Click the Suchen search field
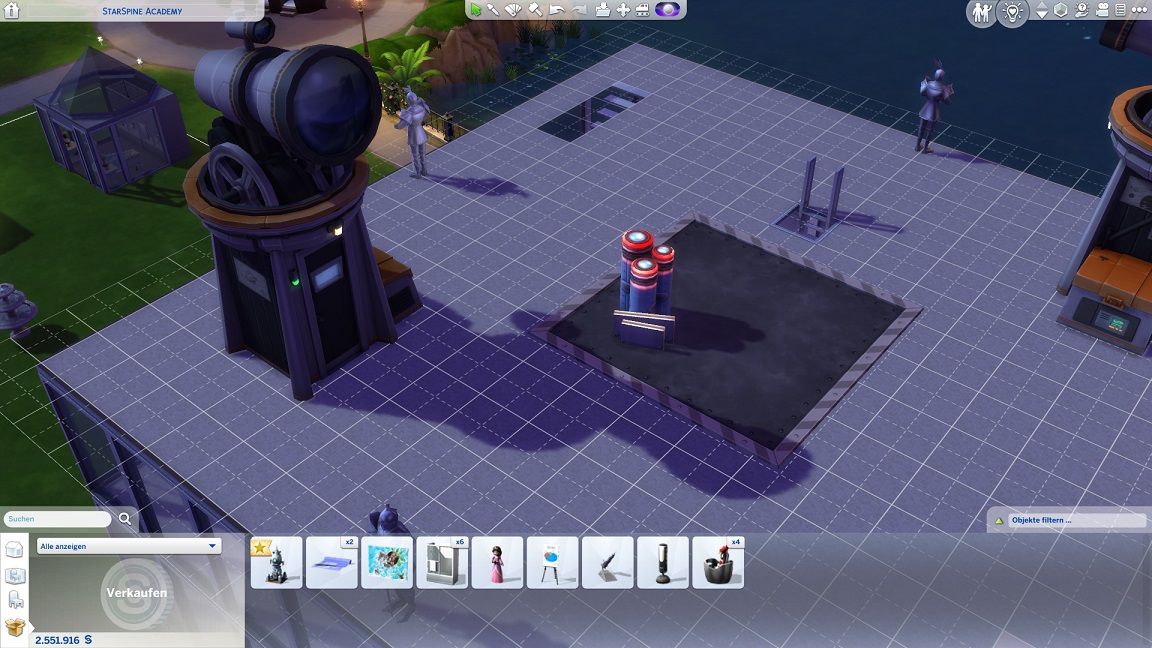Screen dimensions: 1152x648 click(x=58, y=519)
